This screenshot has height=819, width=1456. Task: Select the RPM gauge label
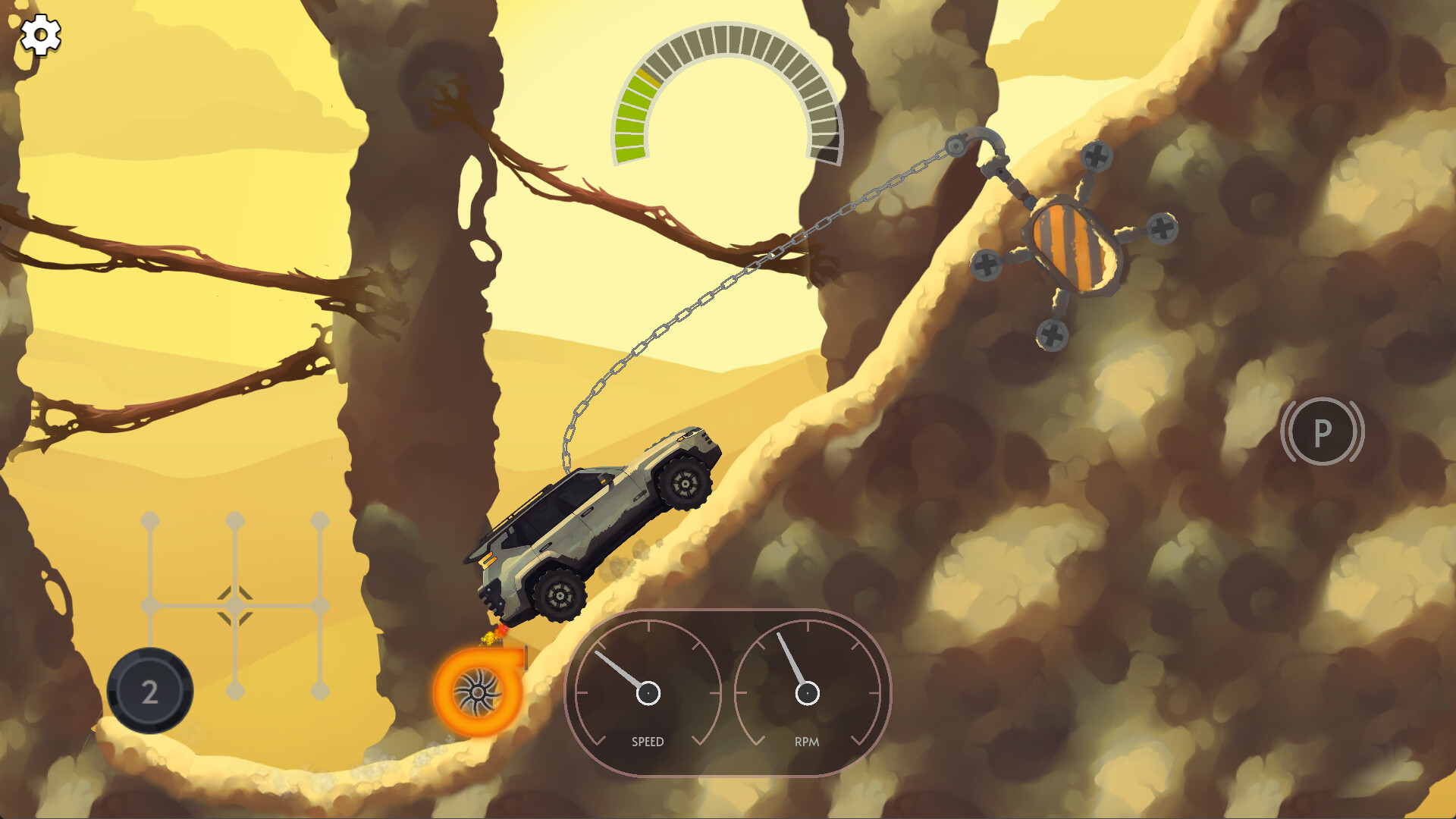pos(805,742)
